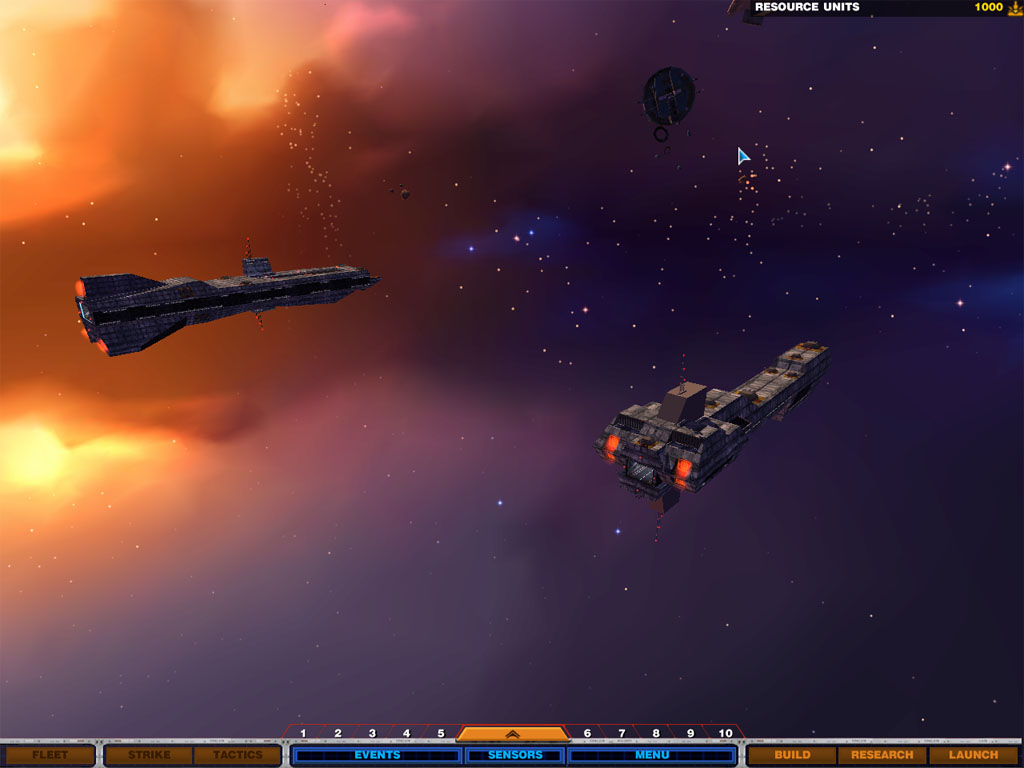Screen dimensions: 1024x768
Task: Open the game Menu
Action: 652,755
